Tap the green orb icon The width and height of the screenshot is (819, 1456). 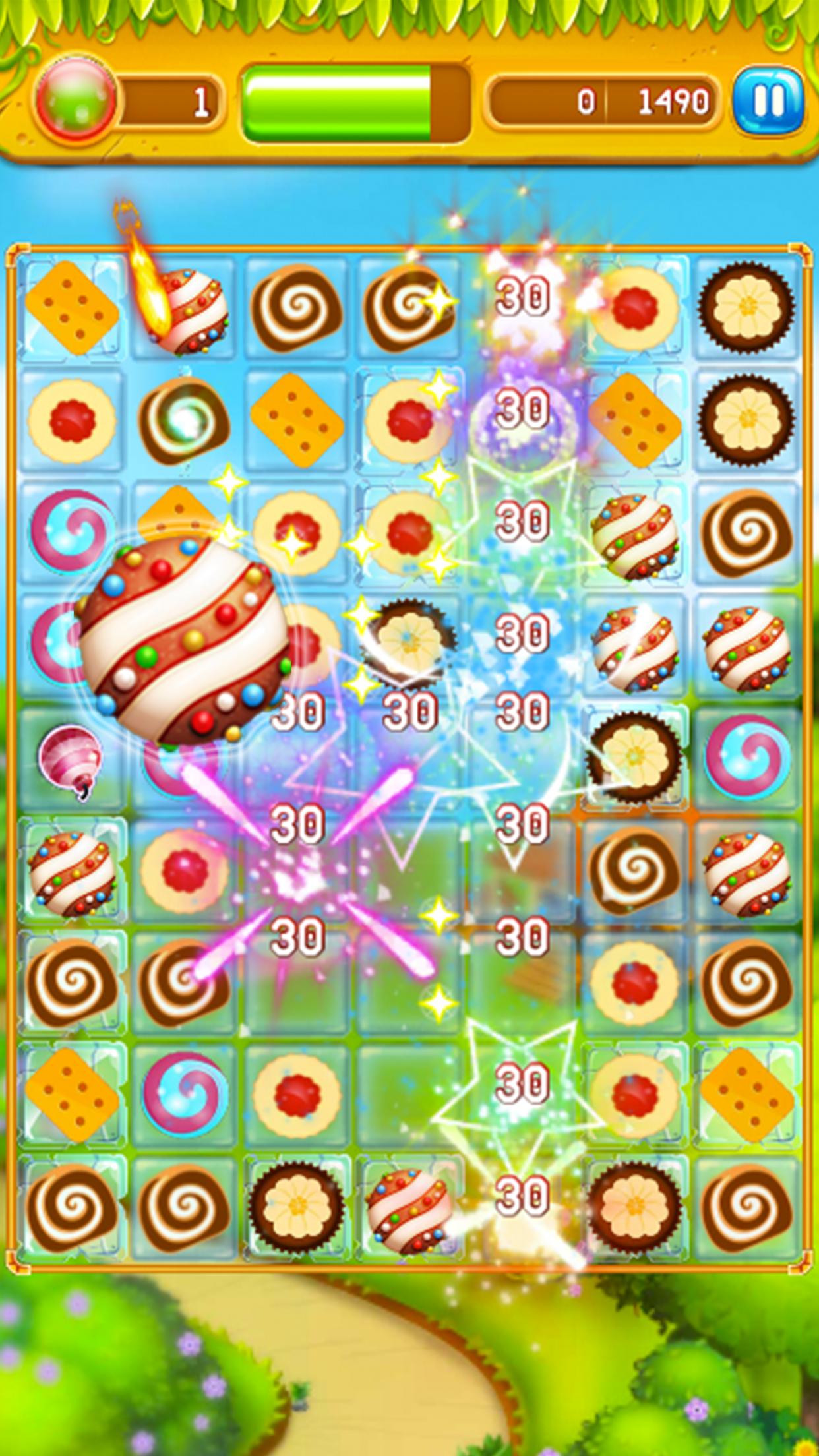pyautogui.click(x=76, y=101)
